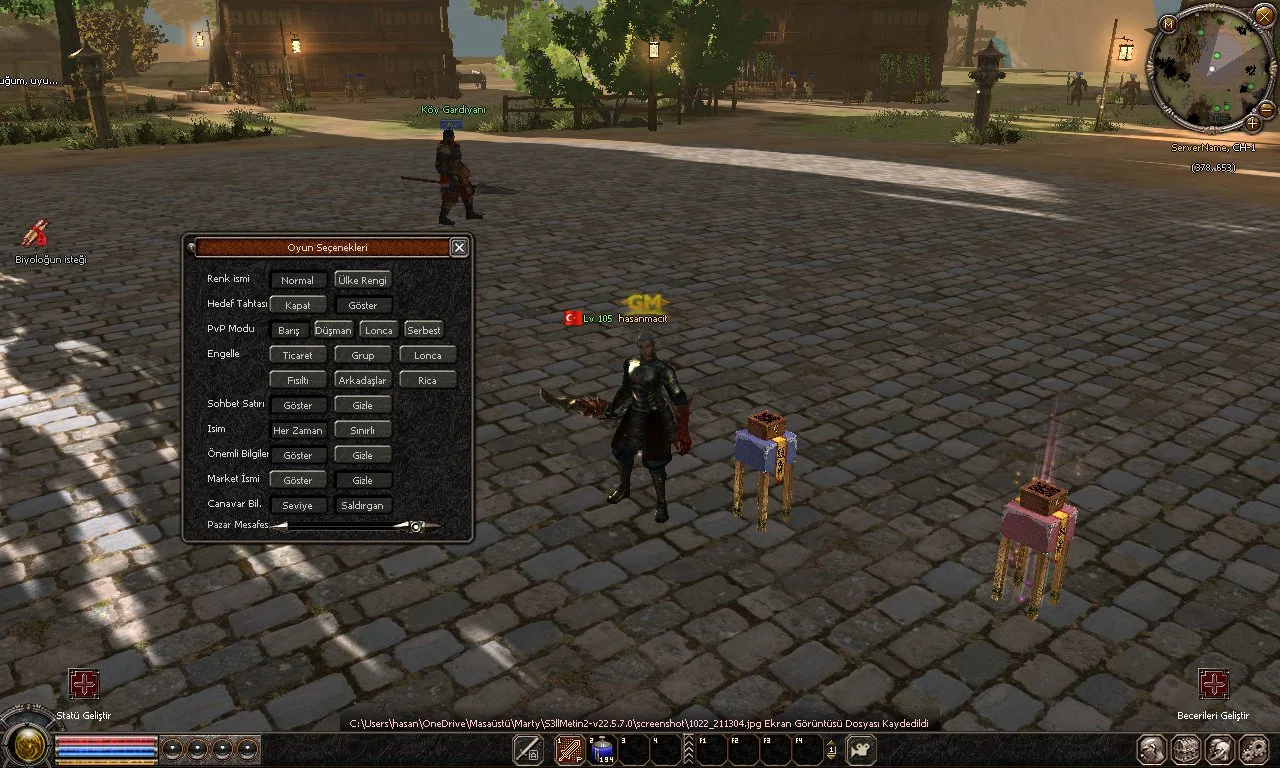Choose Gizle for Sohbet Satırı

click(x=362, y=405)
